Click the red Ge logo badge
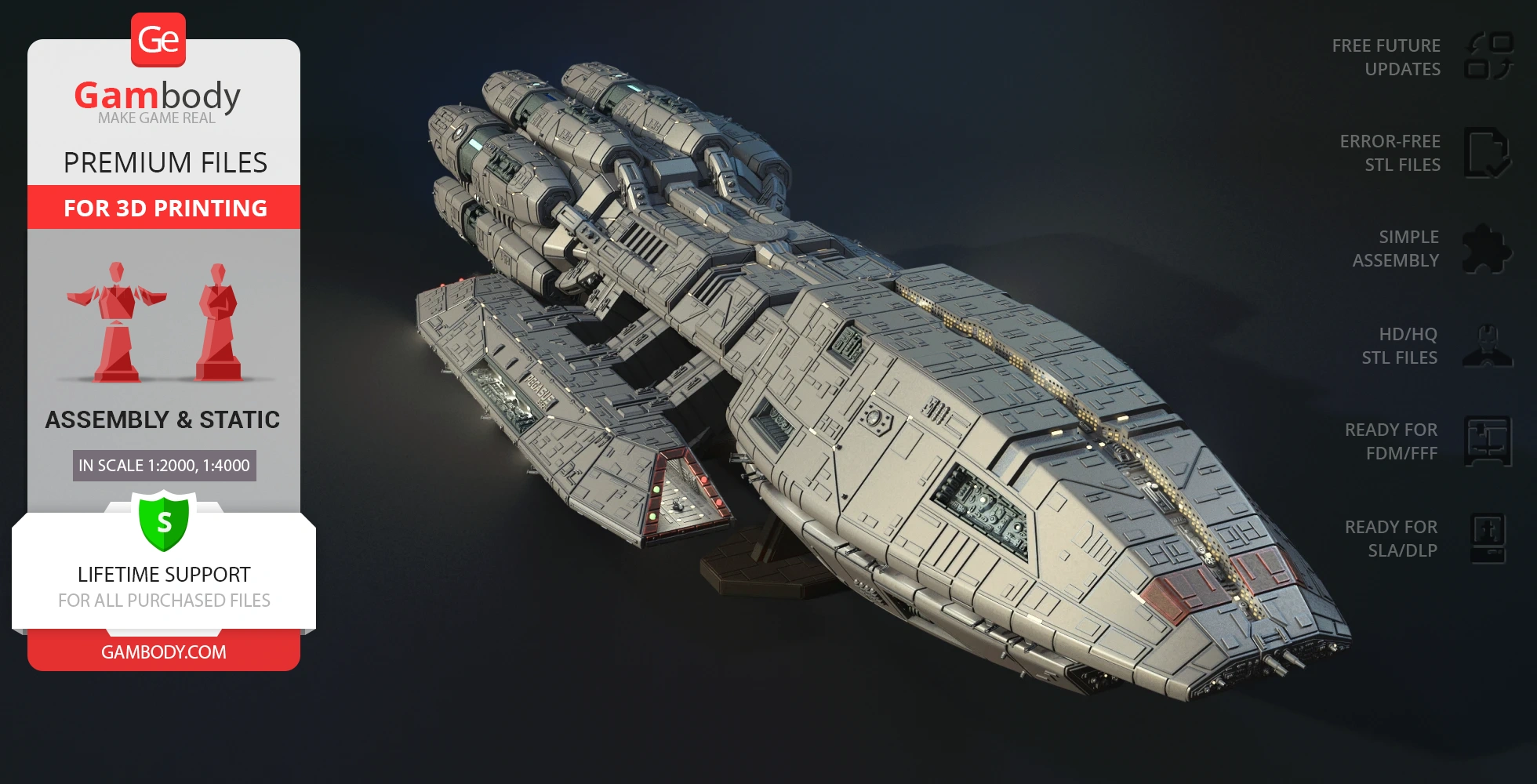This screenshot has height=784, width=1537. (x=158, y=40)
